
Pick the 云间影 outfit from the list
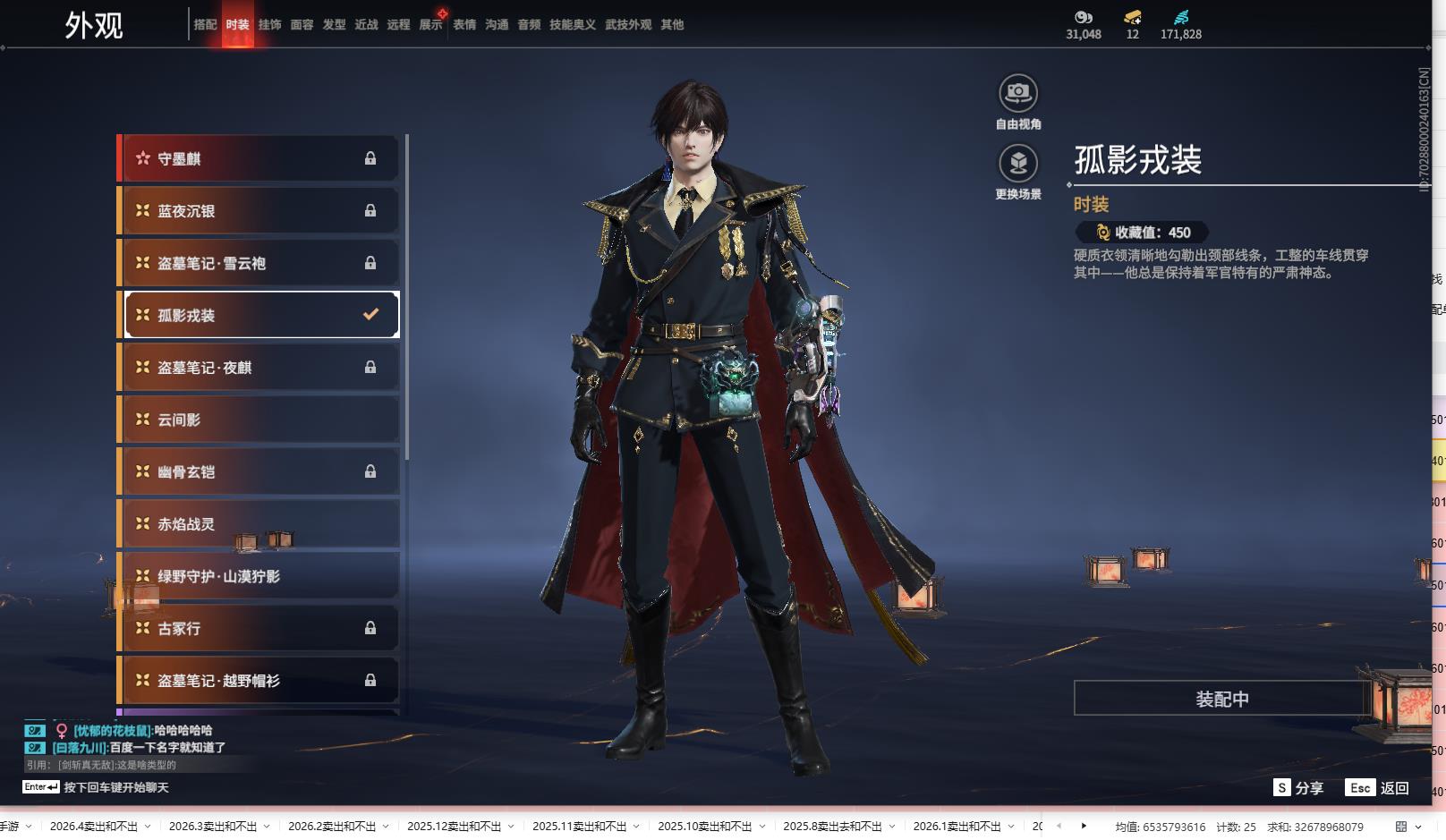pyautogui.click(x=259, y=420)
